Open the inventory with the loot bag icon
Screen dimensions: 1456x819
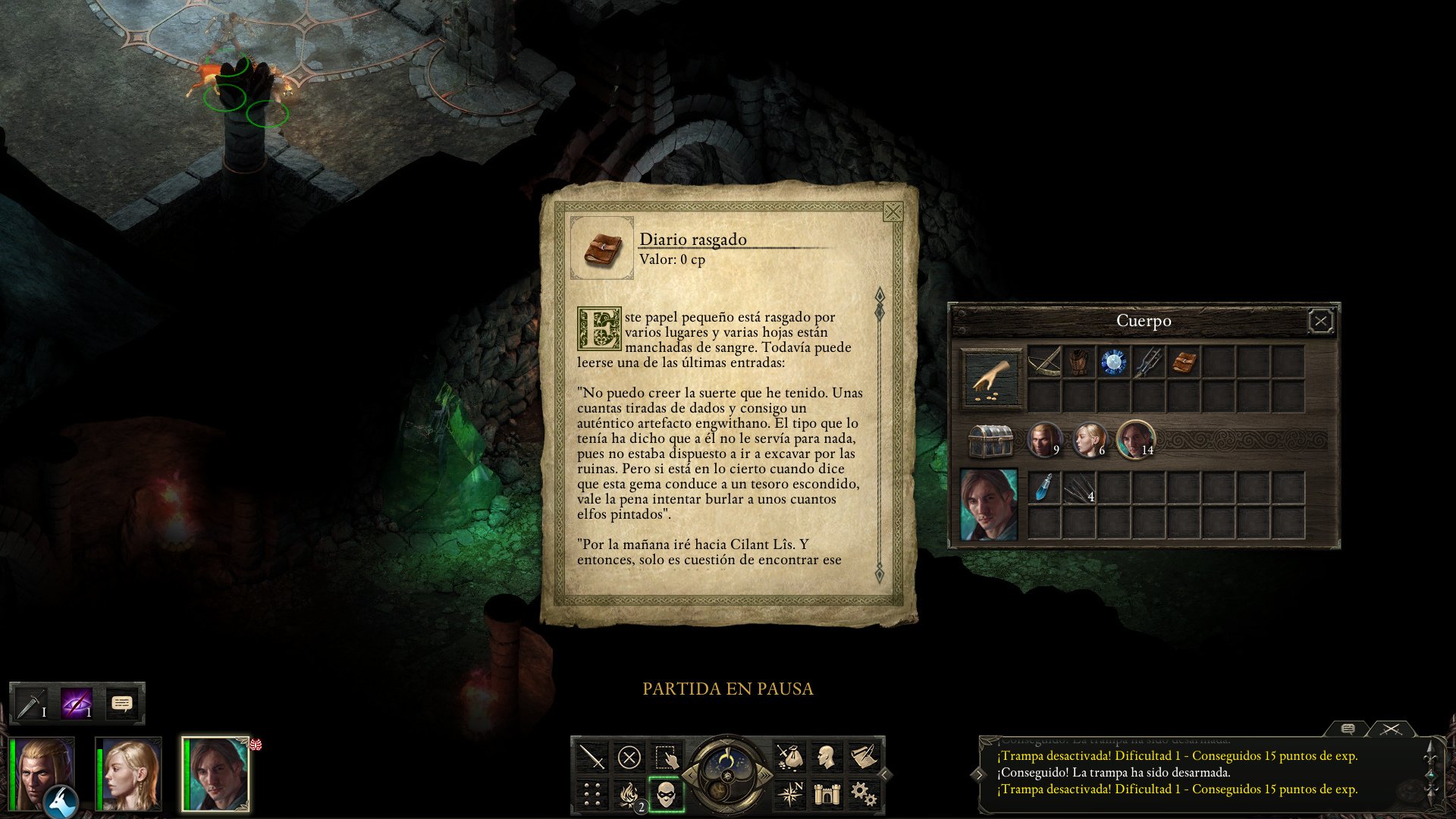point(791,757)
